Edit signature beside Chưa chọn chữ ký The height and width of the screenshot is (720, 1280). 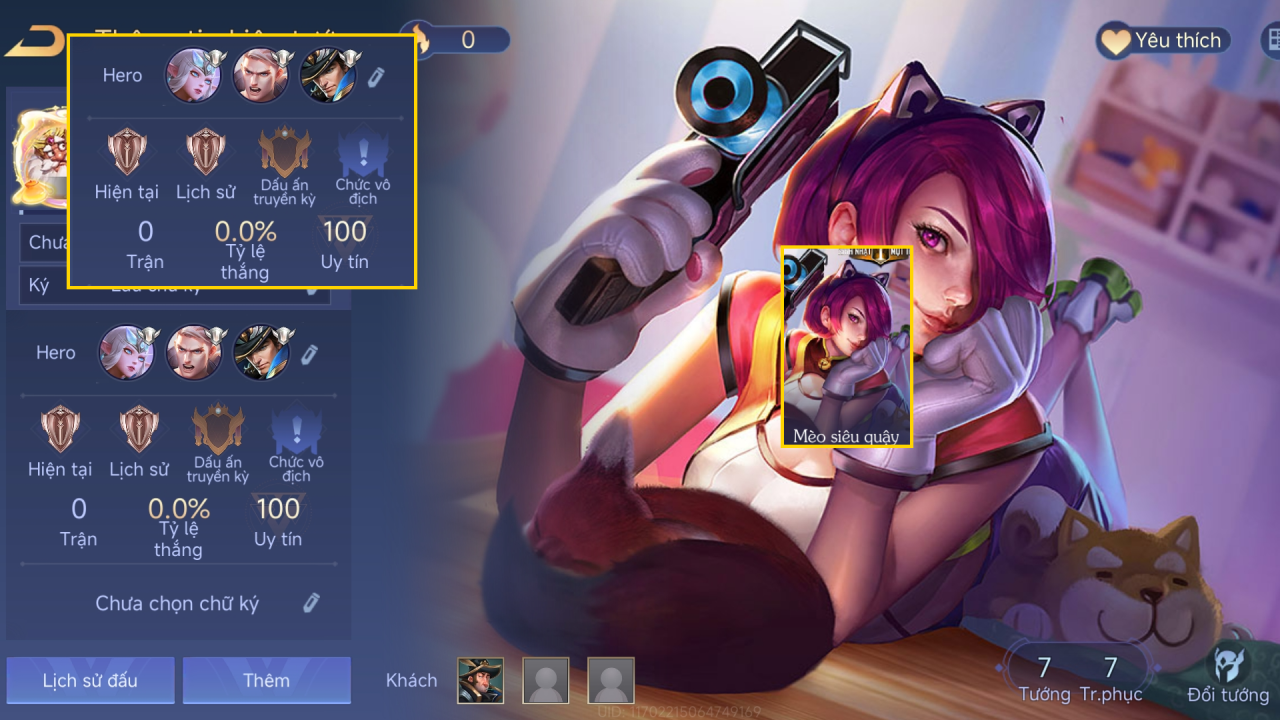[x=311, y=603]
